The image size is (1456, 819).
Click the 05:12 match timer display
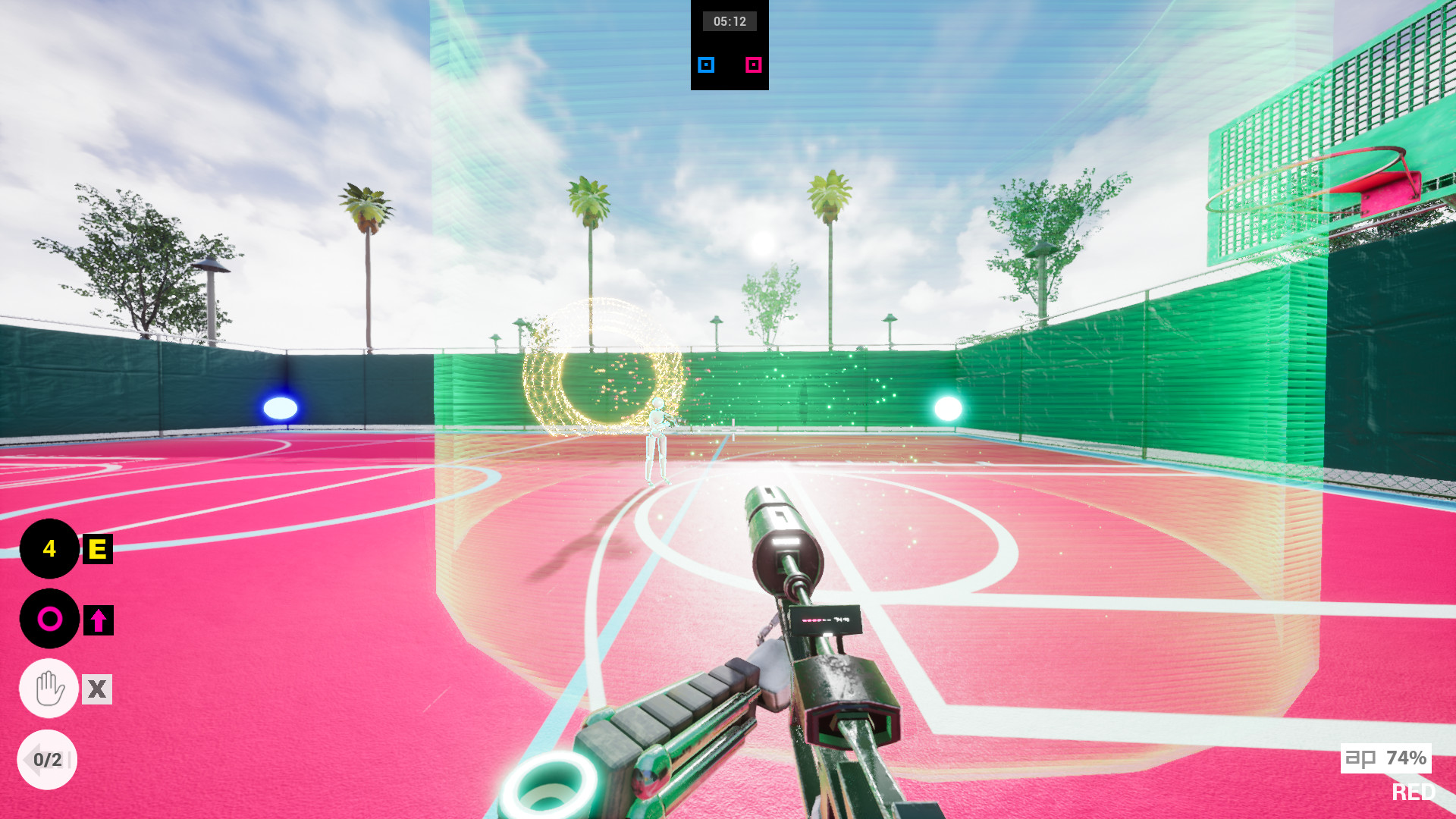tap(730, 21)
